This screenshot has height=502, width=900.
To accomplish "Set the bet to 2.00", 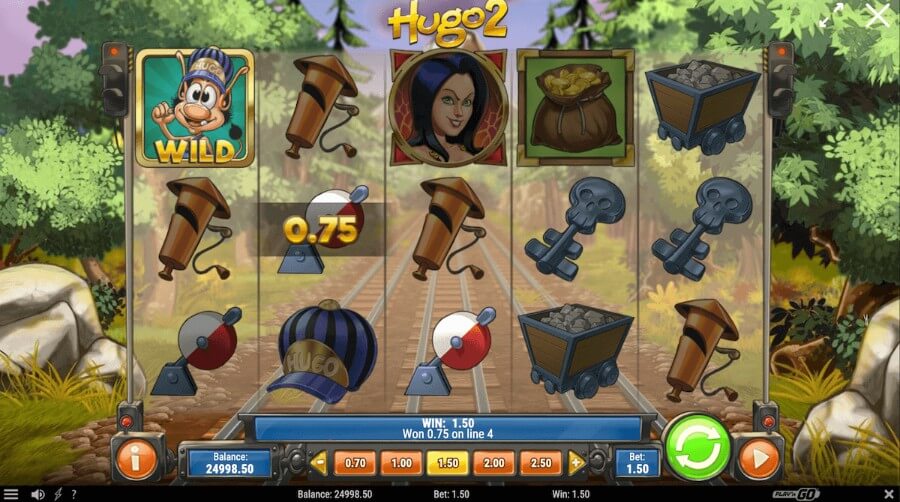I will (495, 462).
